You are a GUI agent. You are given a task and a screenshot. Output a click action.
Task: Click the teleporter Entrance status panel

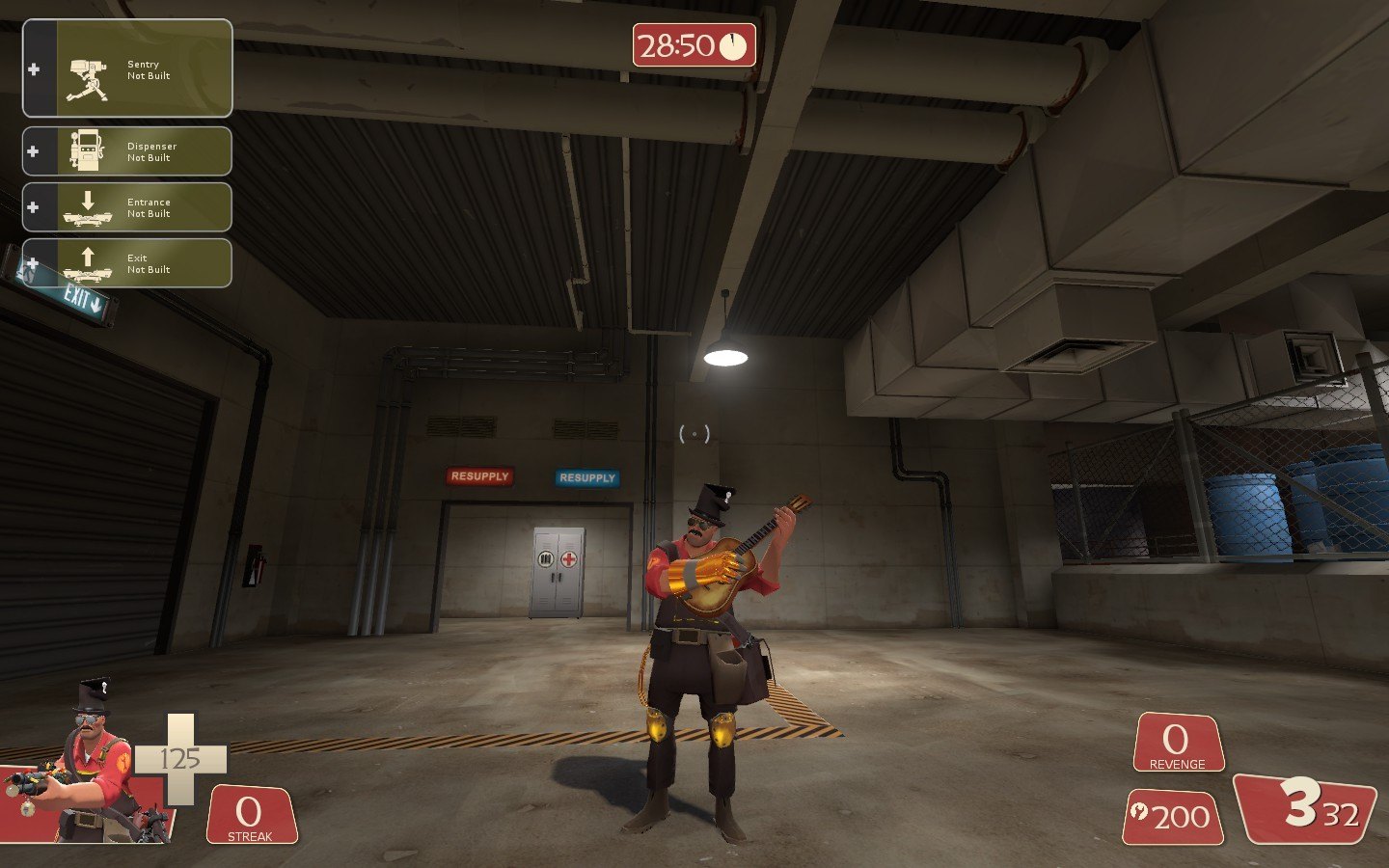pyautogui.click(x=127, y=207)
